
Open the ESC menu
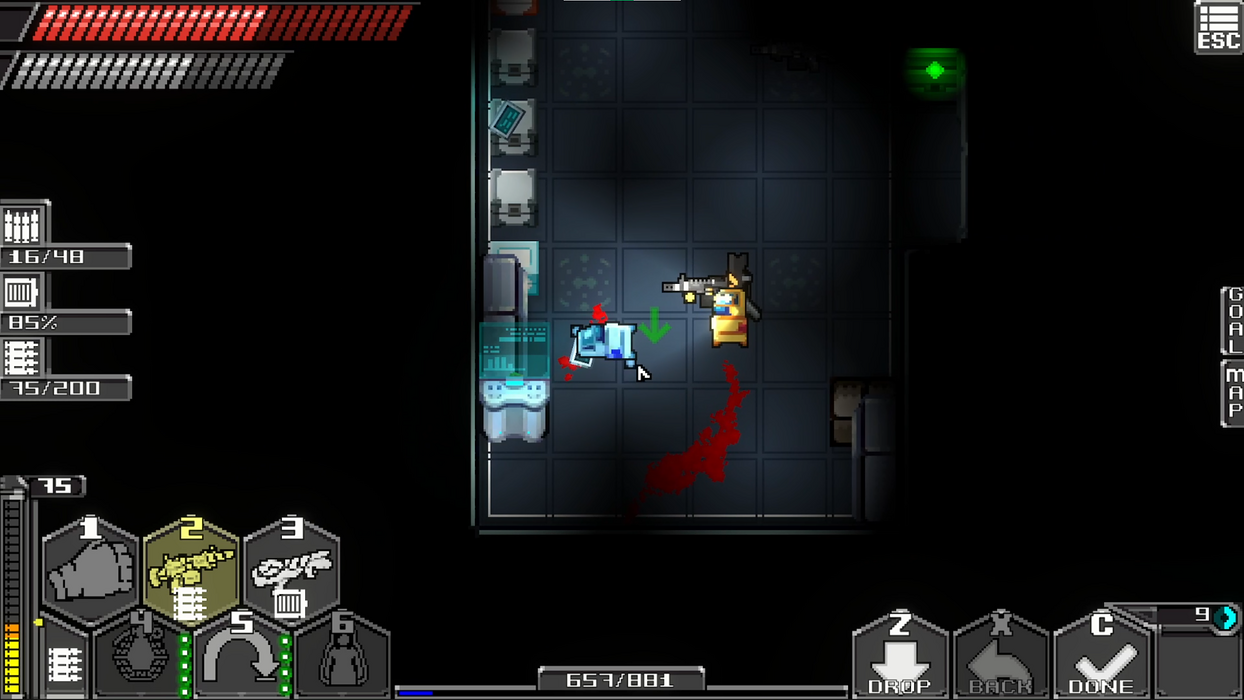pyautogui.click(x=1218, y=26)
